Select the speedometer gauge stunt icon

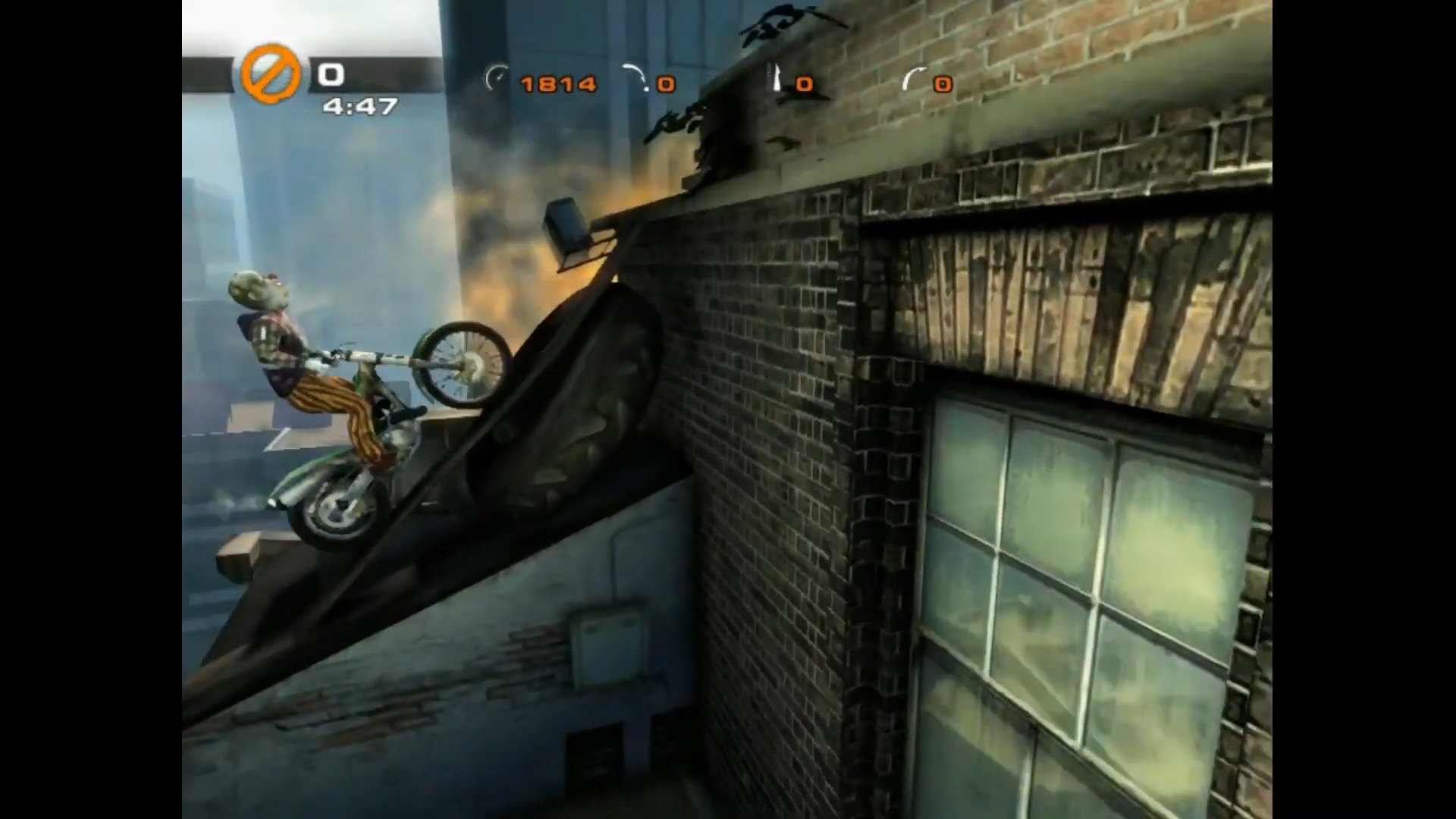(x=497, y=79)
